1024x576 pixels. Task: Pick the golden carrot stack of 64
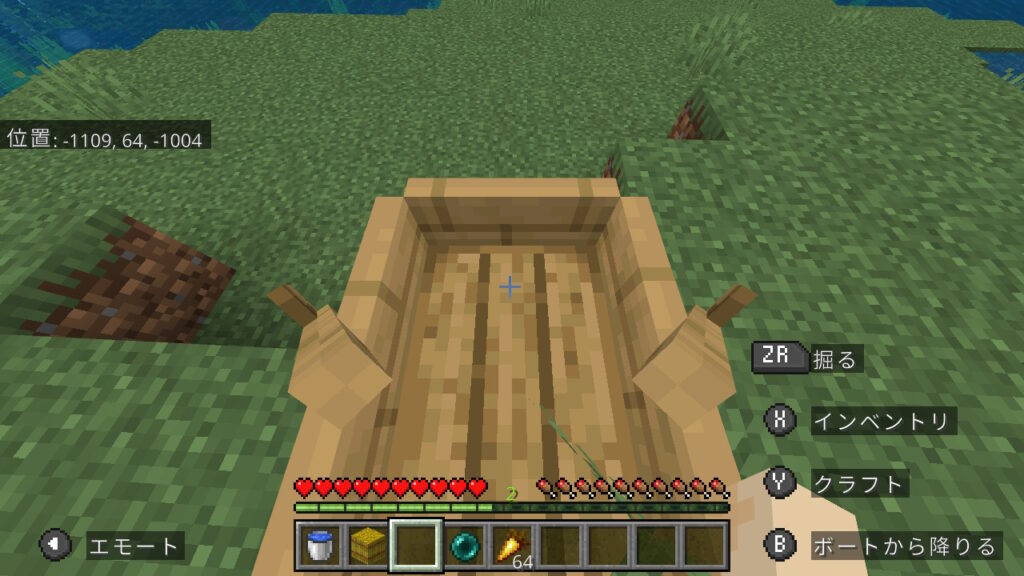[x=512, y=545]
